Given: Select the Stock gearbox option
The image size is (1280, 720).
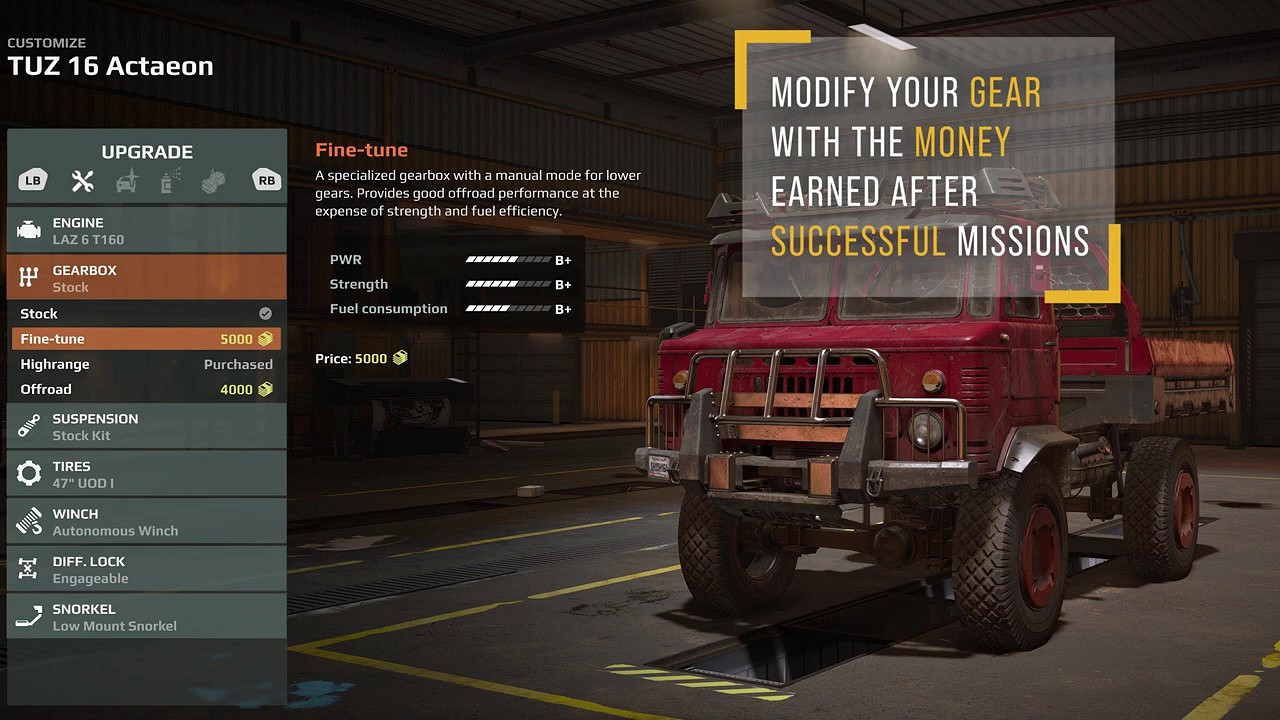Looking at the screenshot, I should point(146,314).
